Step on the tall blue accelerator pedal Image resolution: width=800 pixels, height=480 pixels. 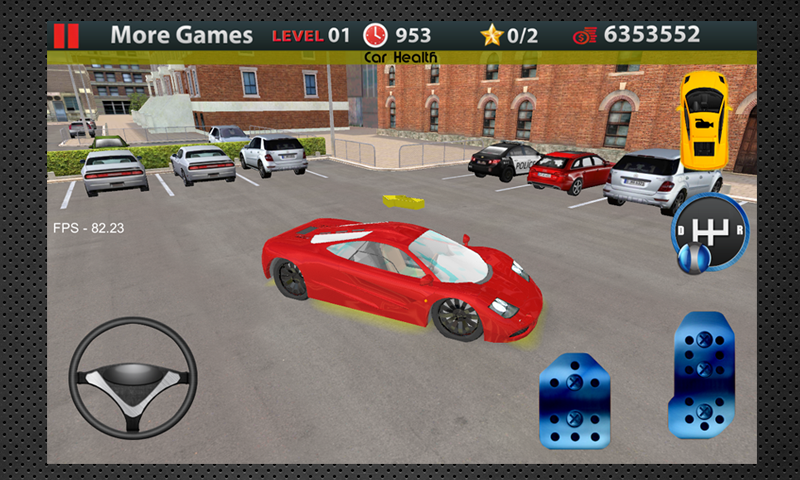click(x=702, y=374)
